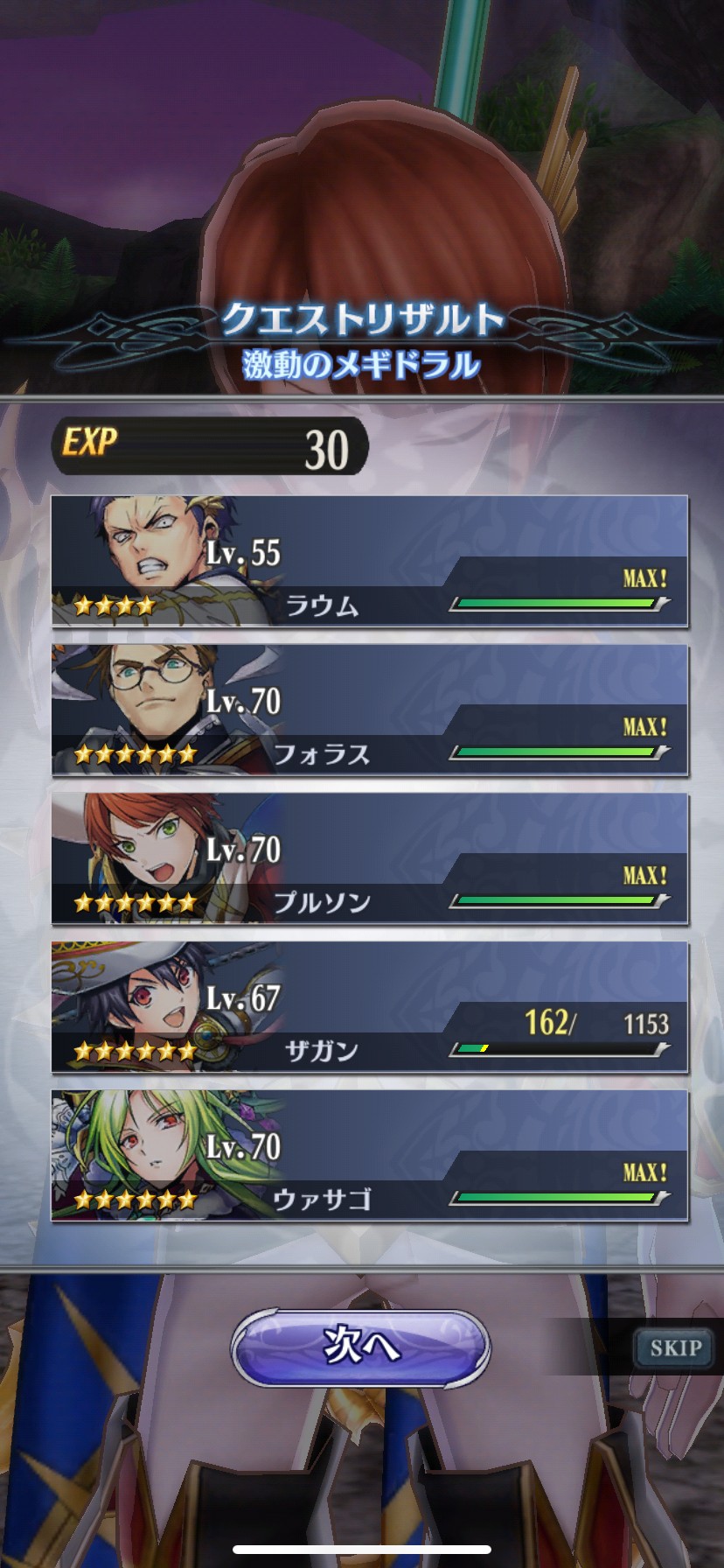Choose the プルソン character row
This screenshot has width=724, height=1568.
[369, 858]
